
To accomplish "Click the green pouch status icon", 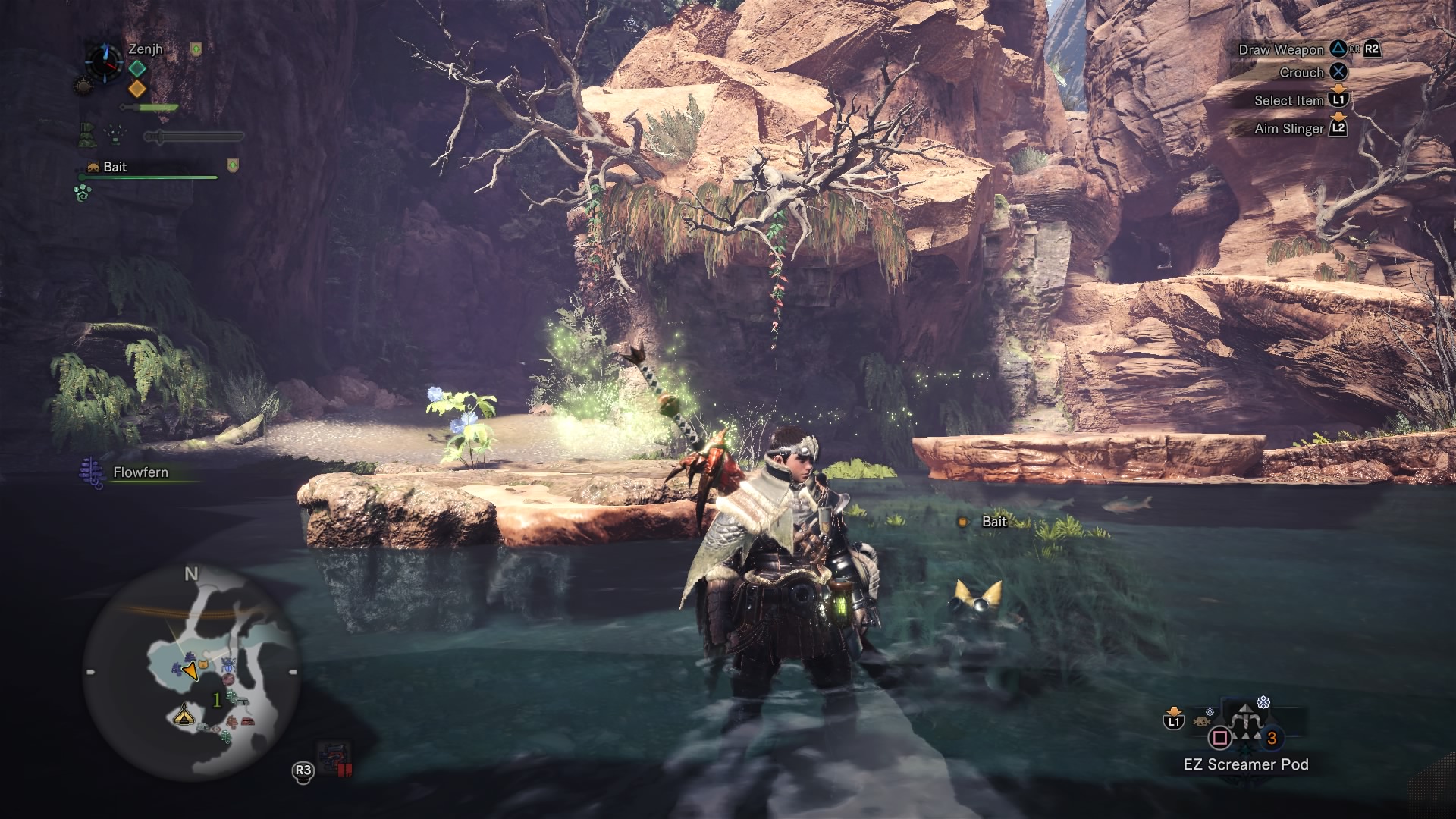I will (86, 136).
